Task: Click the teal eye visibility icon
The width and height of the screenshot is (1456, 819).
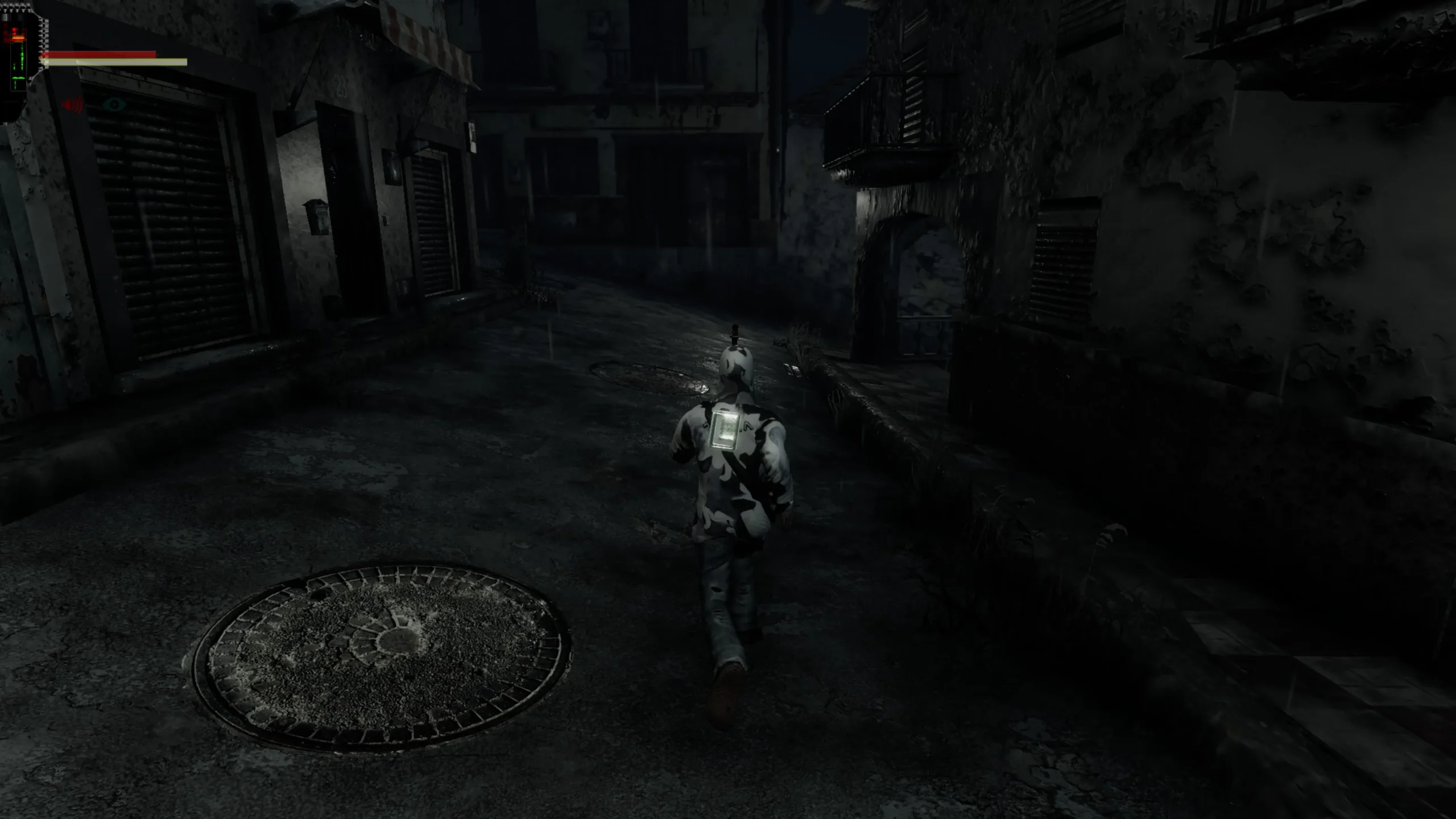Action: coord(114,104)
